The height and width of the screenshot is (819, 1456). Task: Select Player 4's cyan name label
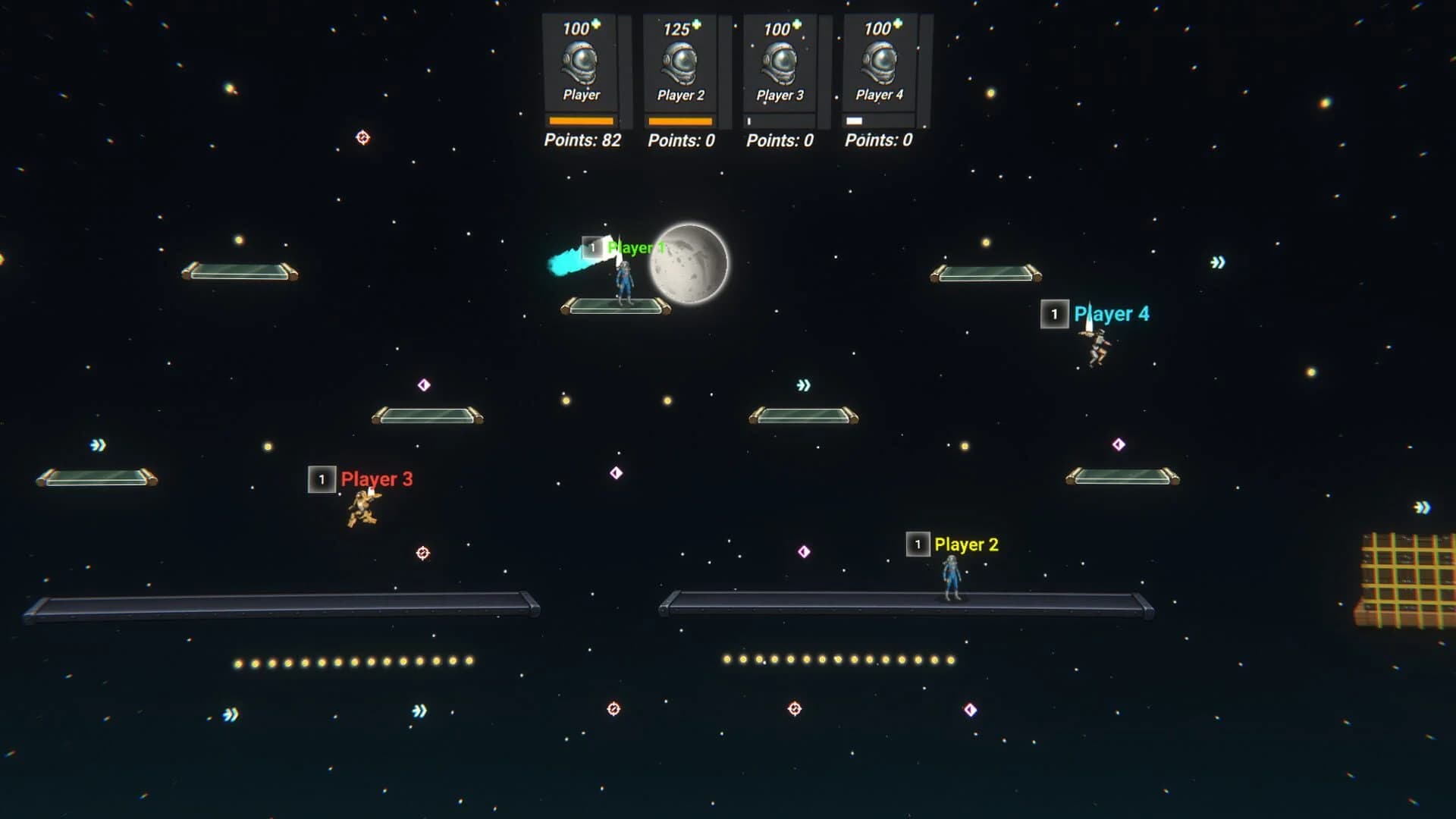[1112, 313]
